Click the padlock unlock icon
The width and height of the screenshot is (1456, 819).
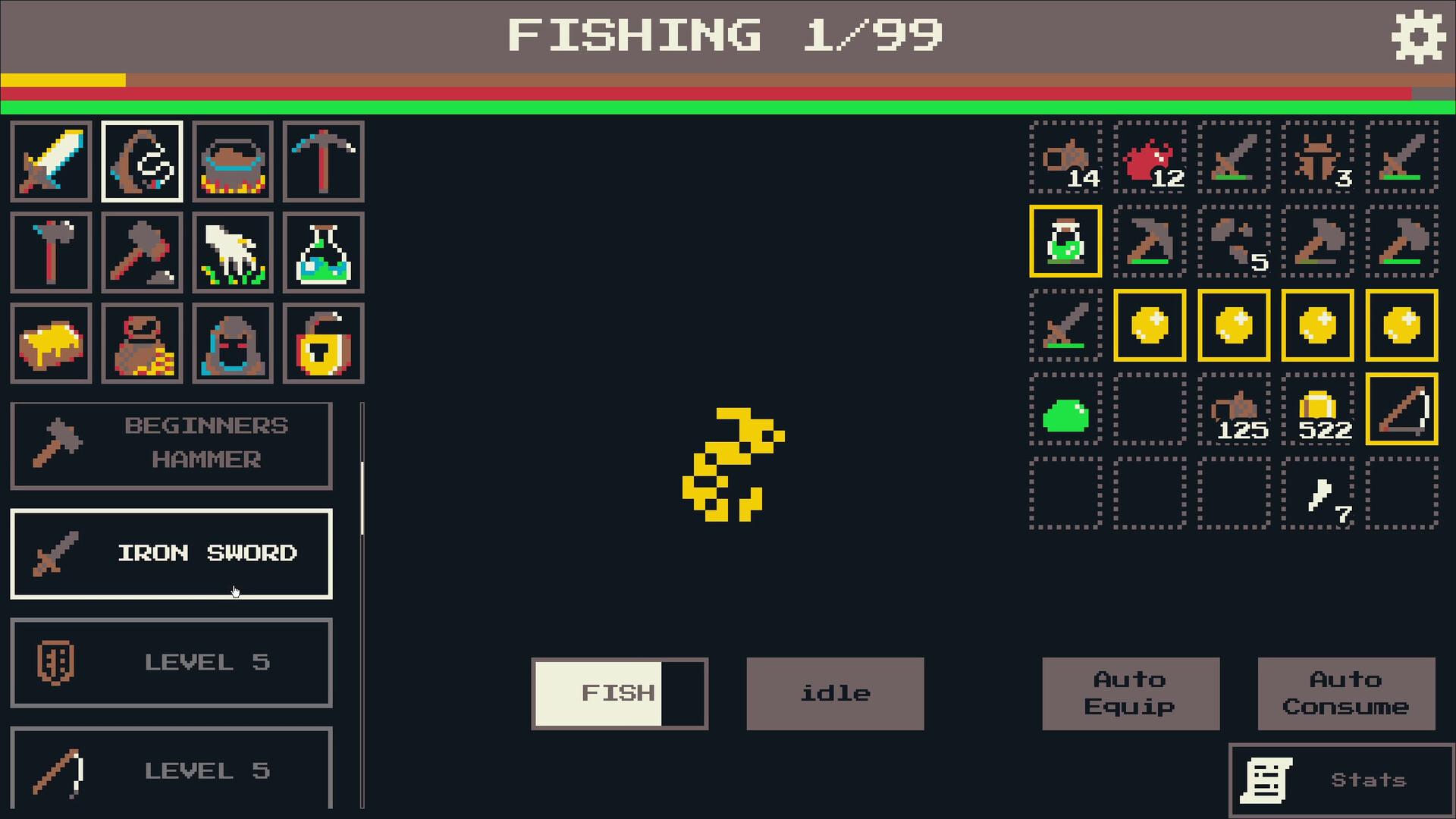tap(323, 343)
